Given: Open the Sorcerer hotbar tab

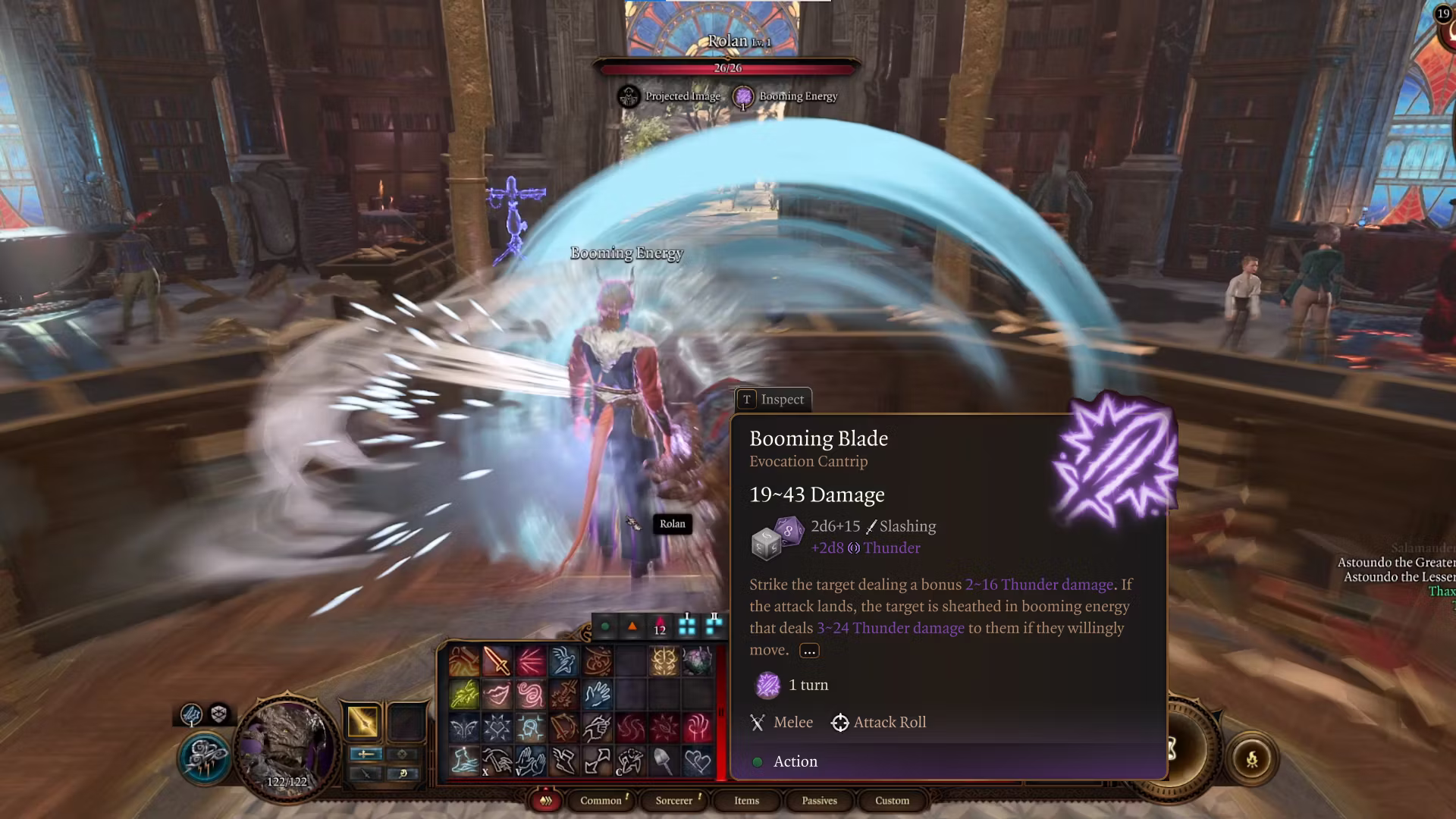Looking at the screenshot, I should (x=674, y=801).
